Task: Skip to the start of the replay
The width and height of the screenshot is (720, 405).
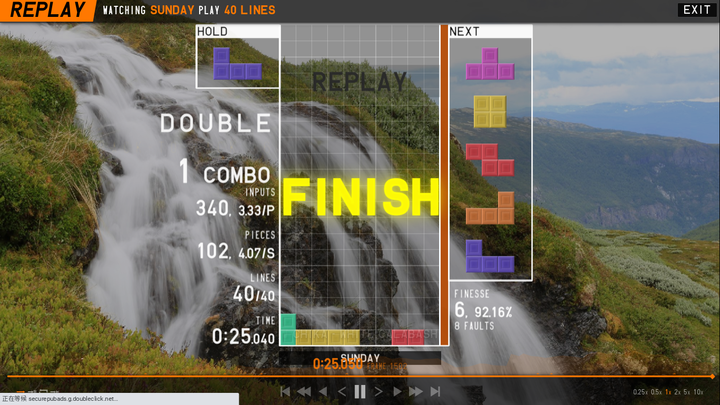Action: (x=285, y=392)
